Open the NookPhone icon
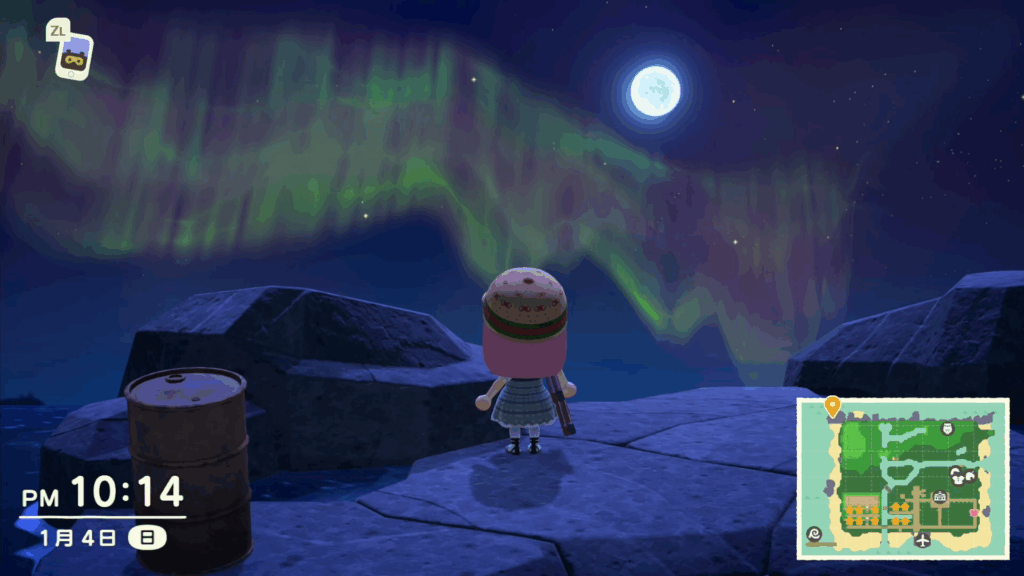Screen dimensions: 1024x576 pyautogui.click(x=72, y=58)
